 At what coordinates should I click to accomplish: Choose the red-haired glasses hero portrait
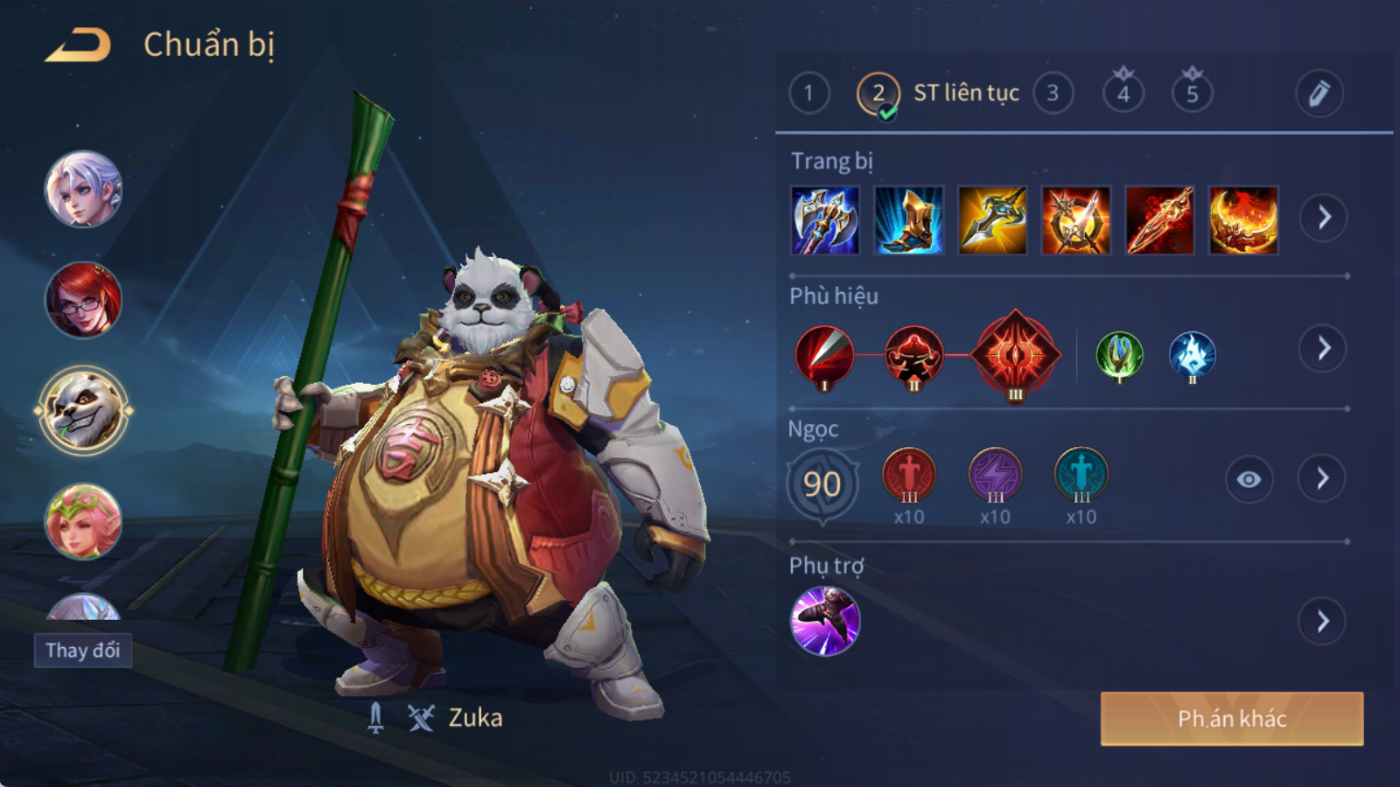coord(83,300)
